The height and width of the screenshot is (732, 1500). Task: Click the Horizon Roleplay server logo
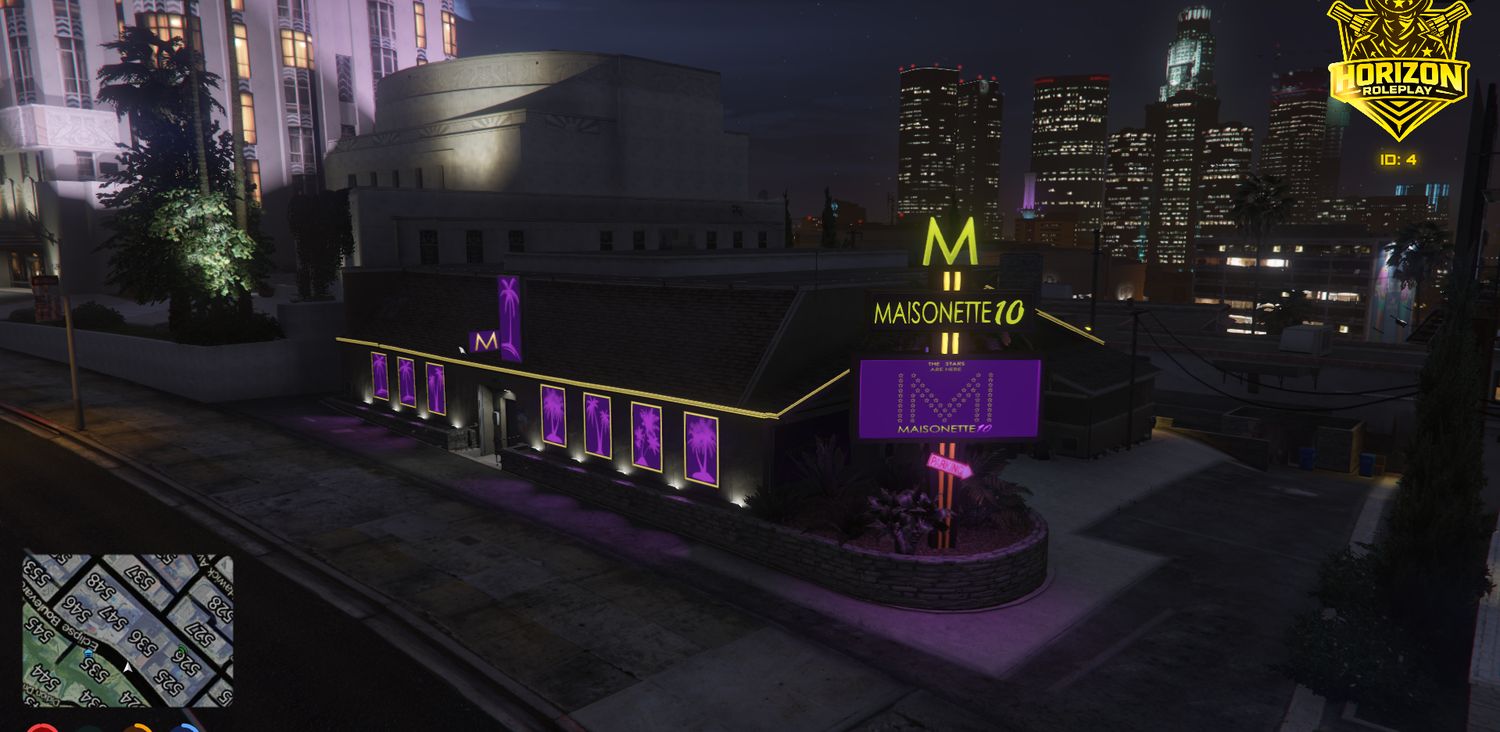click(x=1398, y=70)
